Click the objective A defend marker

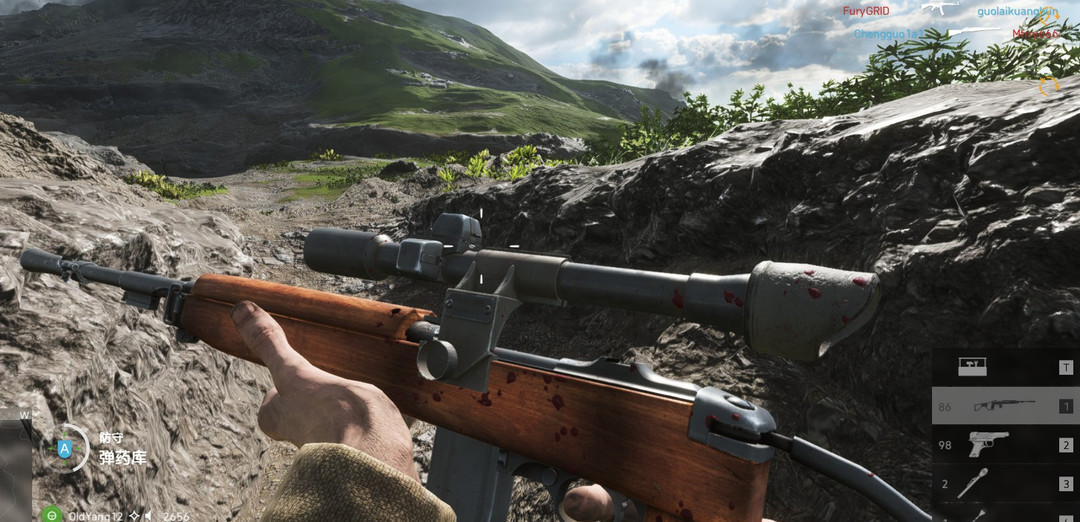66,449
